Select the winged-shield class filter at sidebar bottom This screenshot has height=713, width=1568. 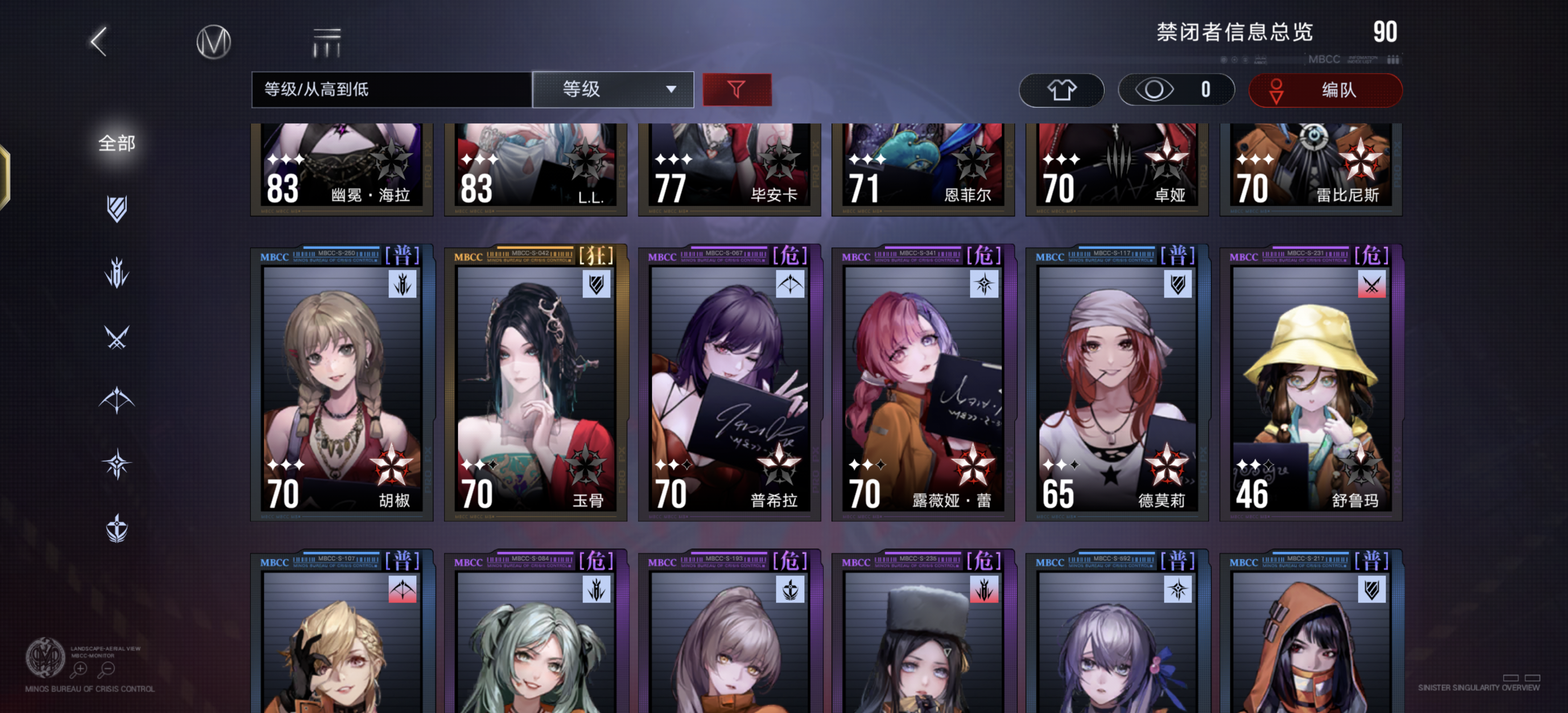point(116,528)
